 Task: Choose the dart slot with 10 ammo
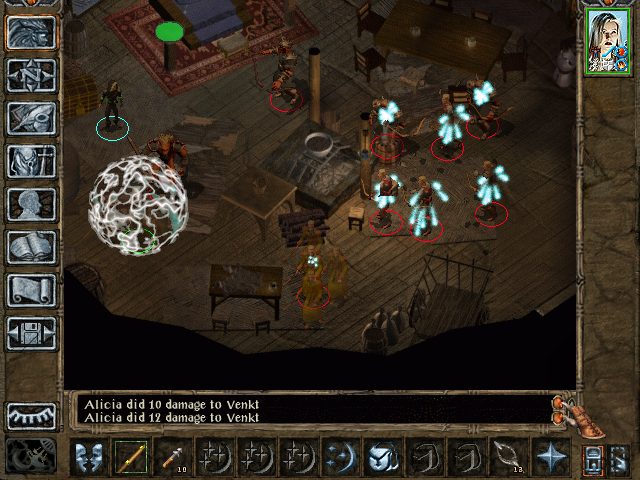pos(173,457)
